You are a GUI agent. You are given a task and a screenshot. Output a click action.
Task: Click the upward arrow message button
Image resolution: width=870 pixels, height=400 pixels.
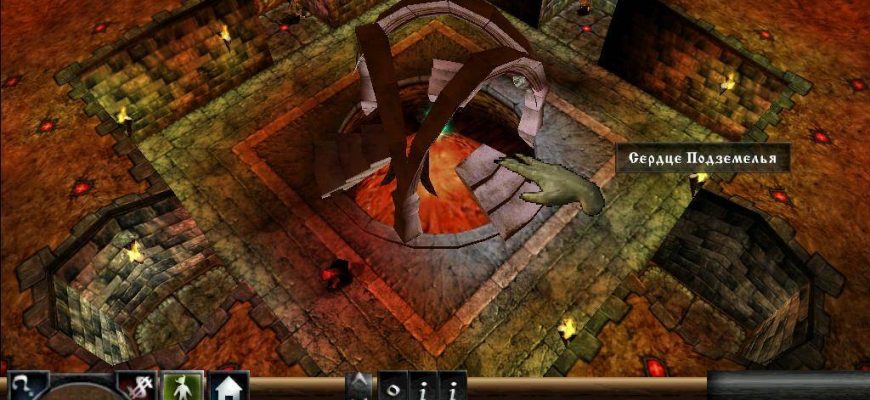(x=360, y=387)
